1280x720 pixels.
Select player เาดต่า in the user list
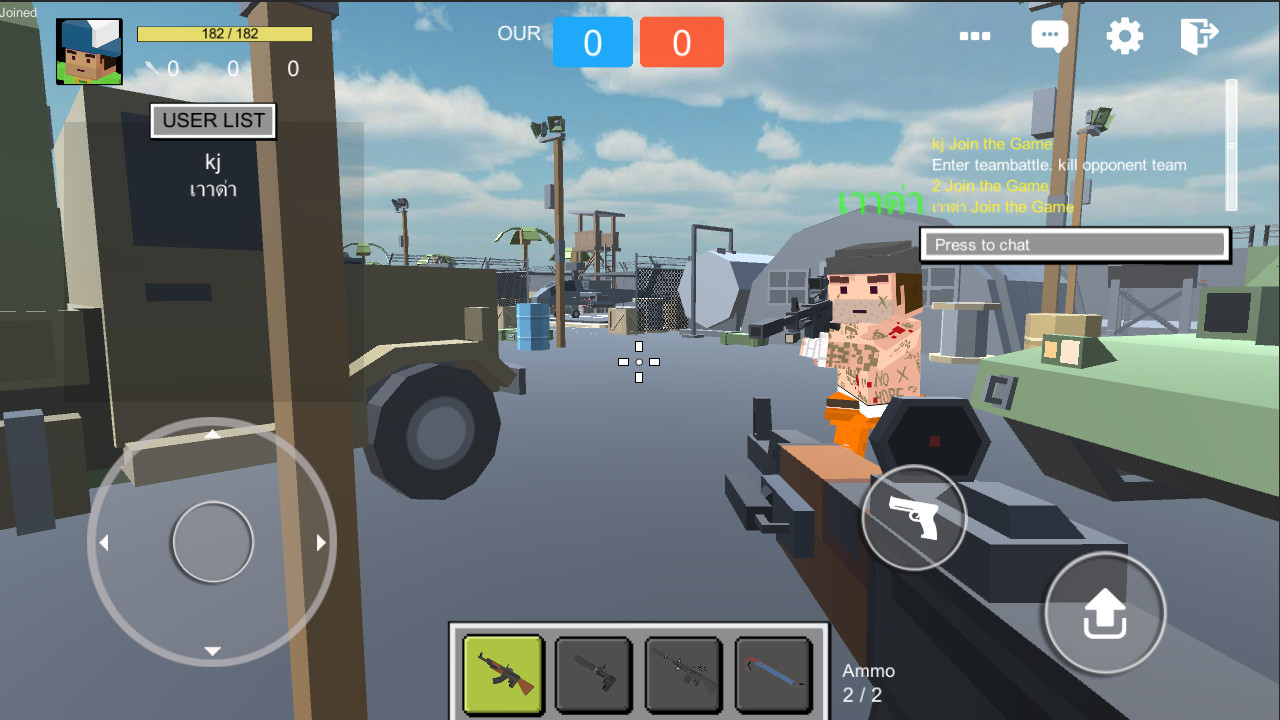click(213, 188)
